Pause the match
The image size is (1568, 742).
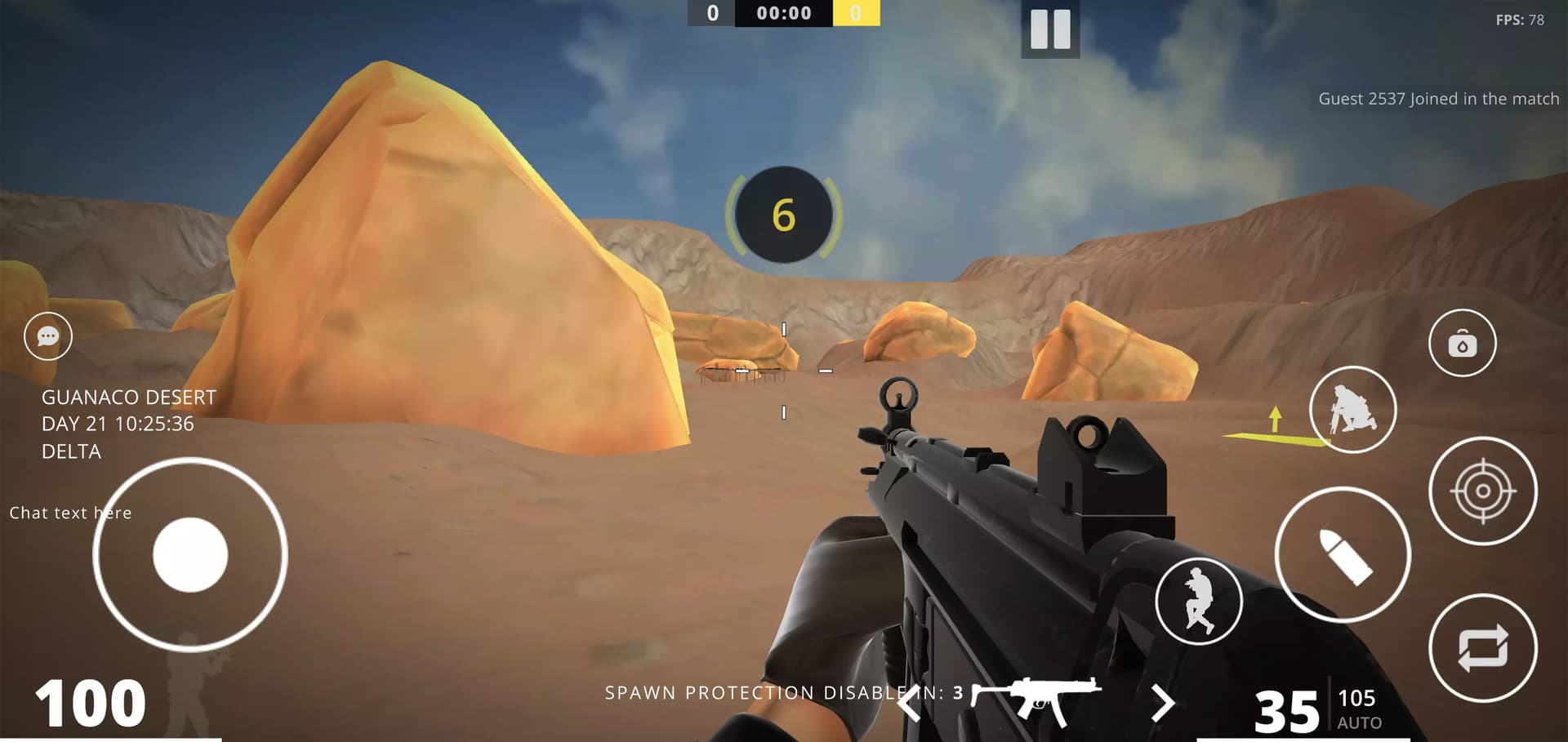(1050, 29)
